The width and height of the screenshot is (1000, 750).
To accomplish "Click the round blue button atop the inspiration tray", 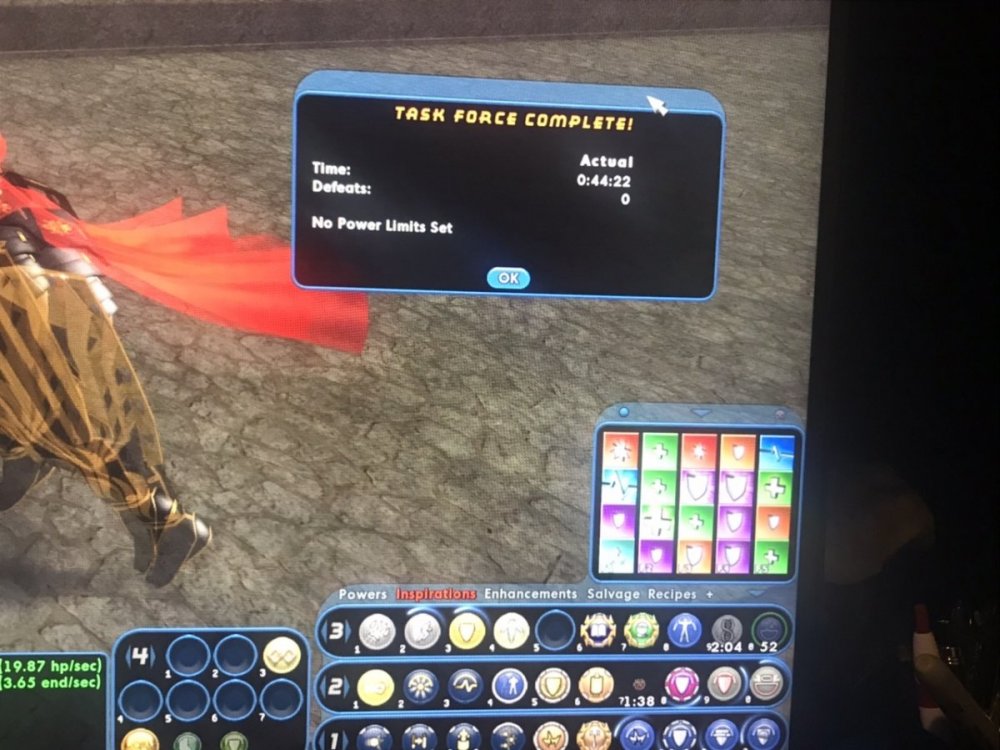I will tap(623, 412).
